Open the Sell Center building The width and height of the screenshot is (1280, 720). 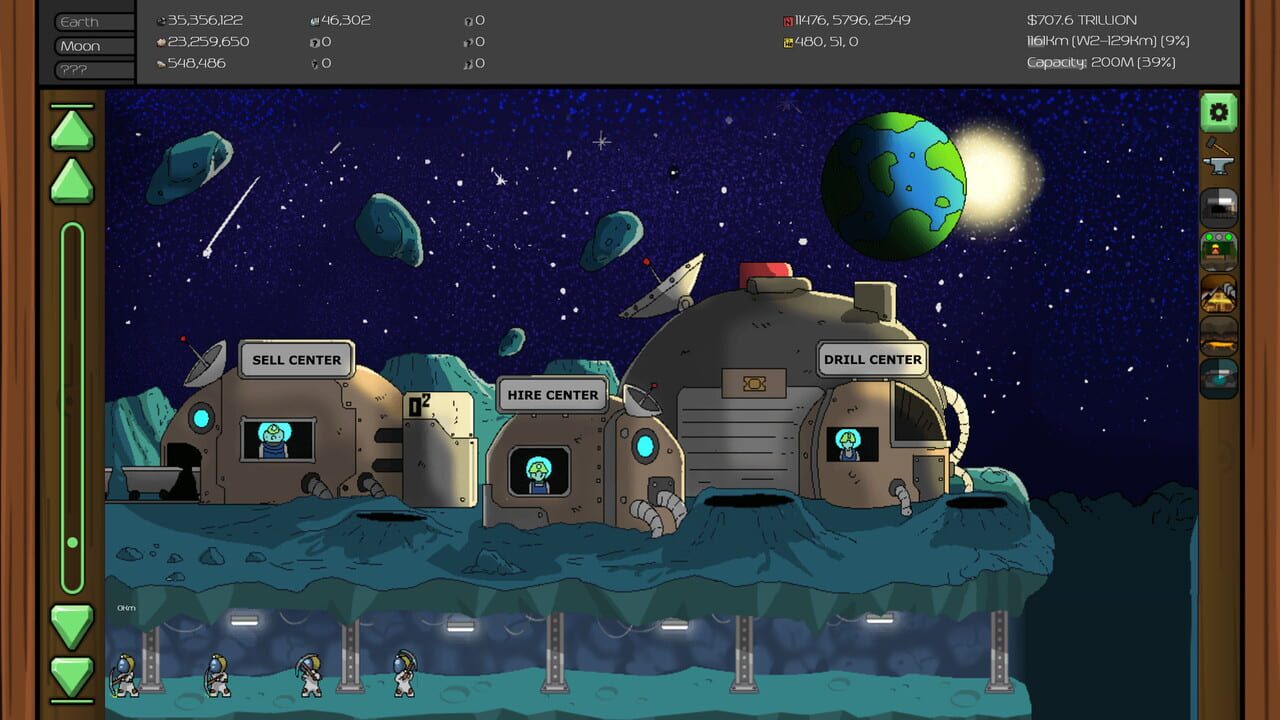[296, 359]
